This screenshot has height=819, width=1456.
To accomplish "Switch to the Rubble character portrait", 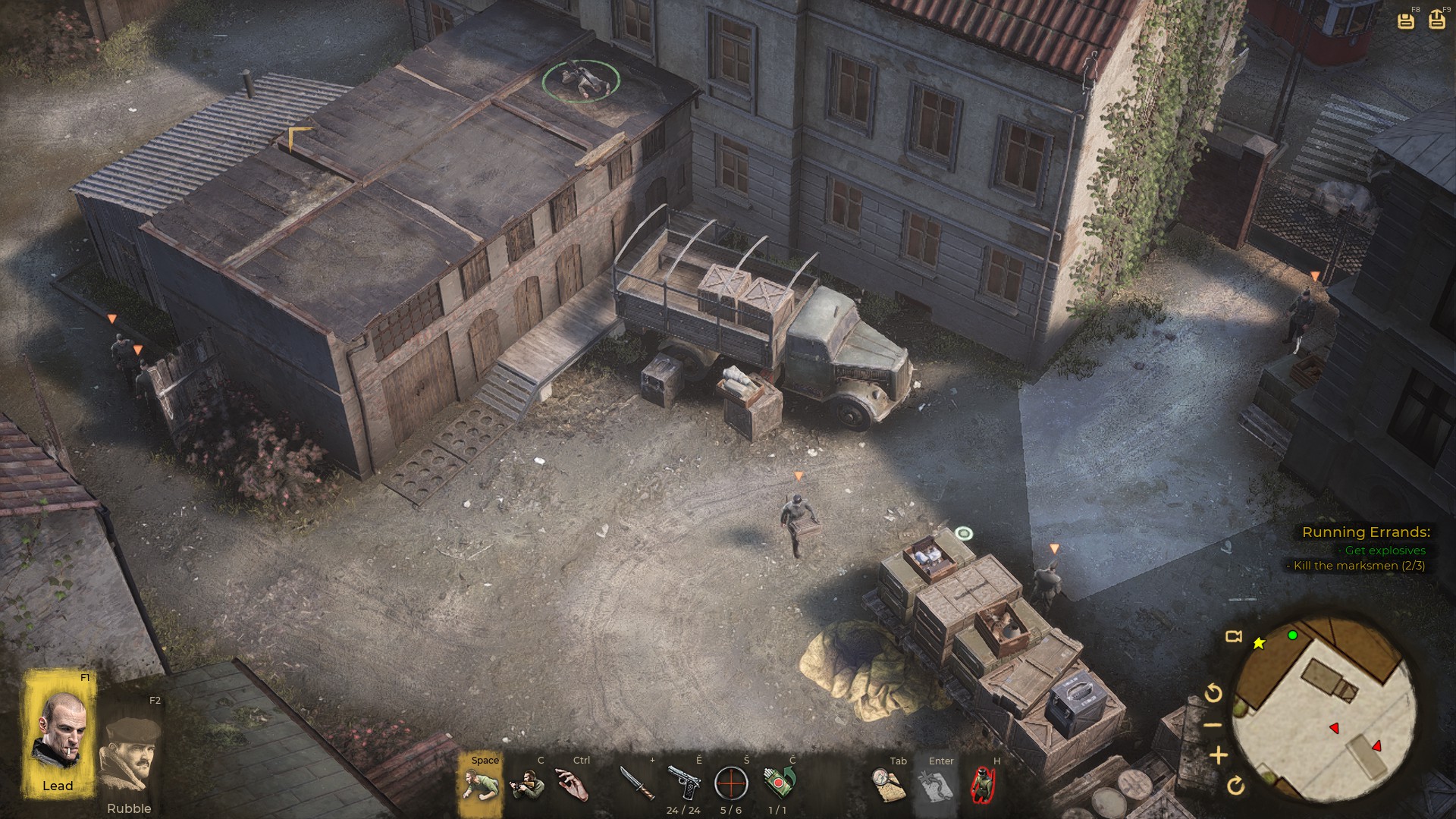I will [130, 754].
